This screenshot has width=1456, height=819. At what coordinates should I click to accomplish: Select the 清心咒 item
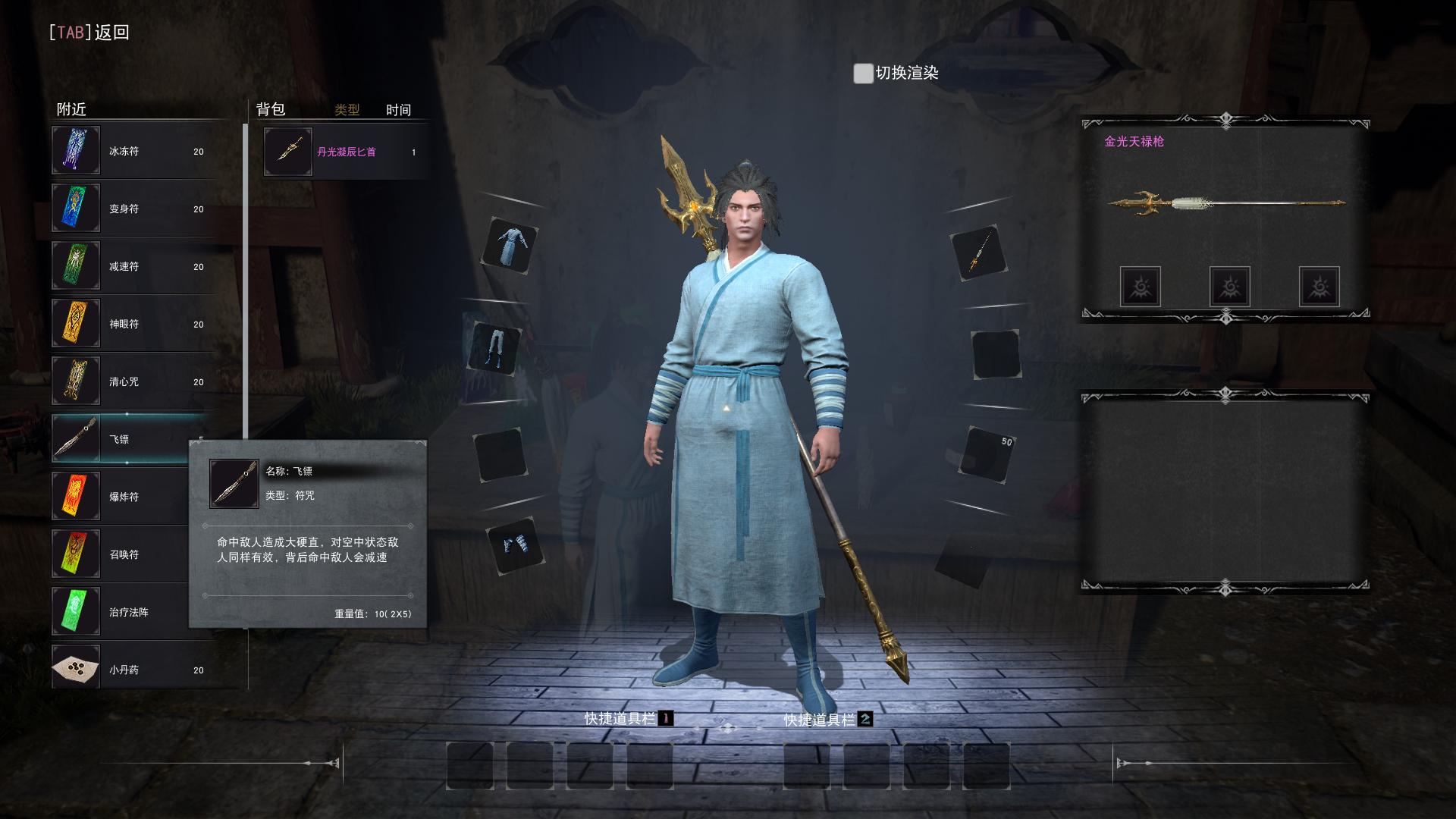[133, 381]
